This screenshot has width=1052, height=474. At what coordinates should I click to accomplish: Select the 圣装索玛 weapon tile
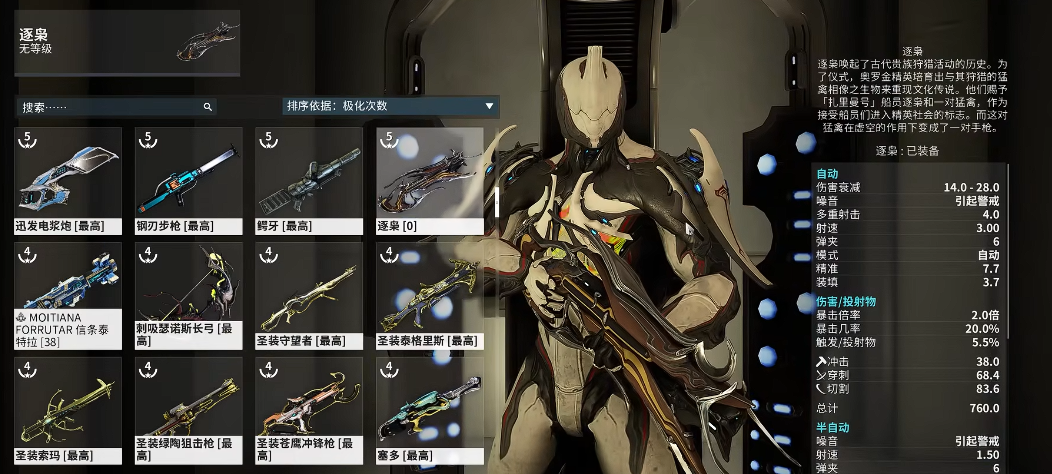coord(69,410)
